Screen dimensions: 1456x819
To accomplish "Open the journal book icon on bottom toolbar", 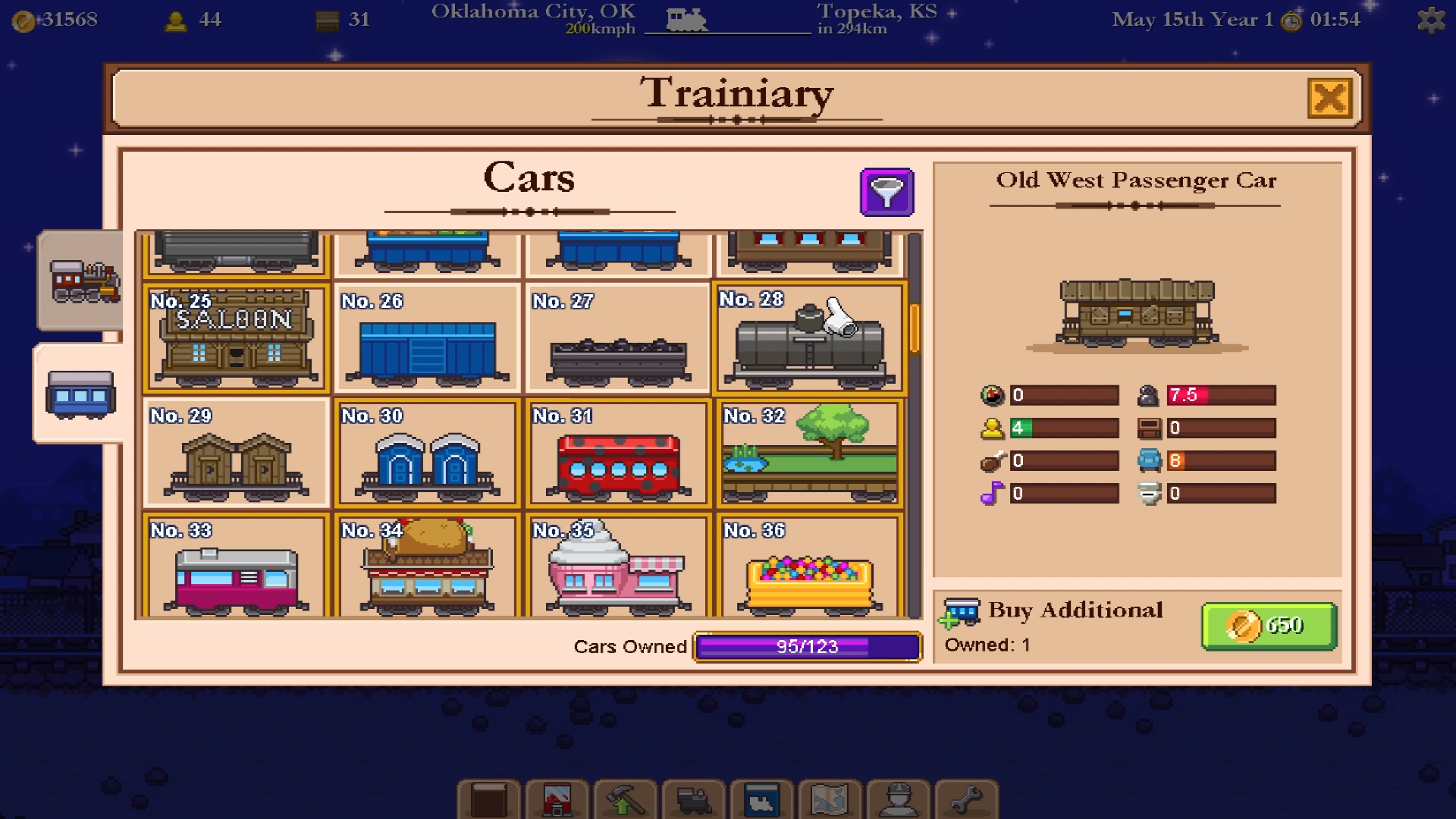I will [x=489, y=799].
